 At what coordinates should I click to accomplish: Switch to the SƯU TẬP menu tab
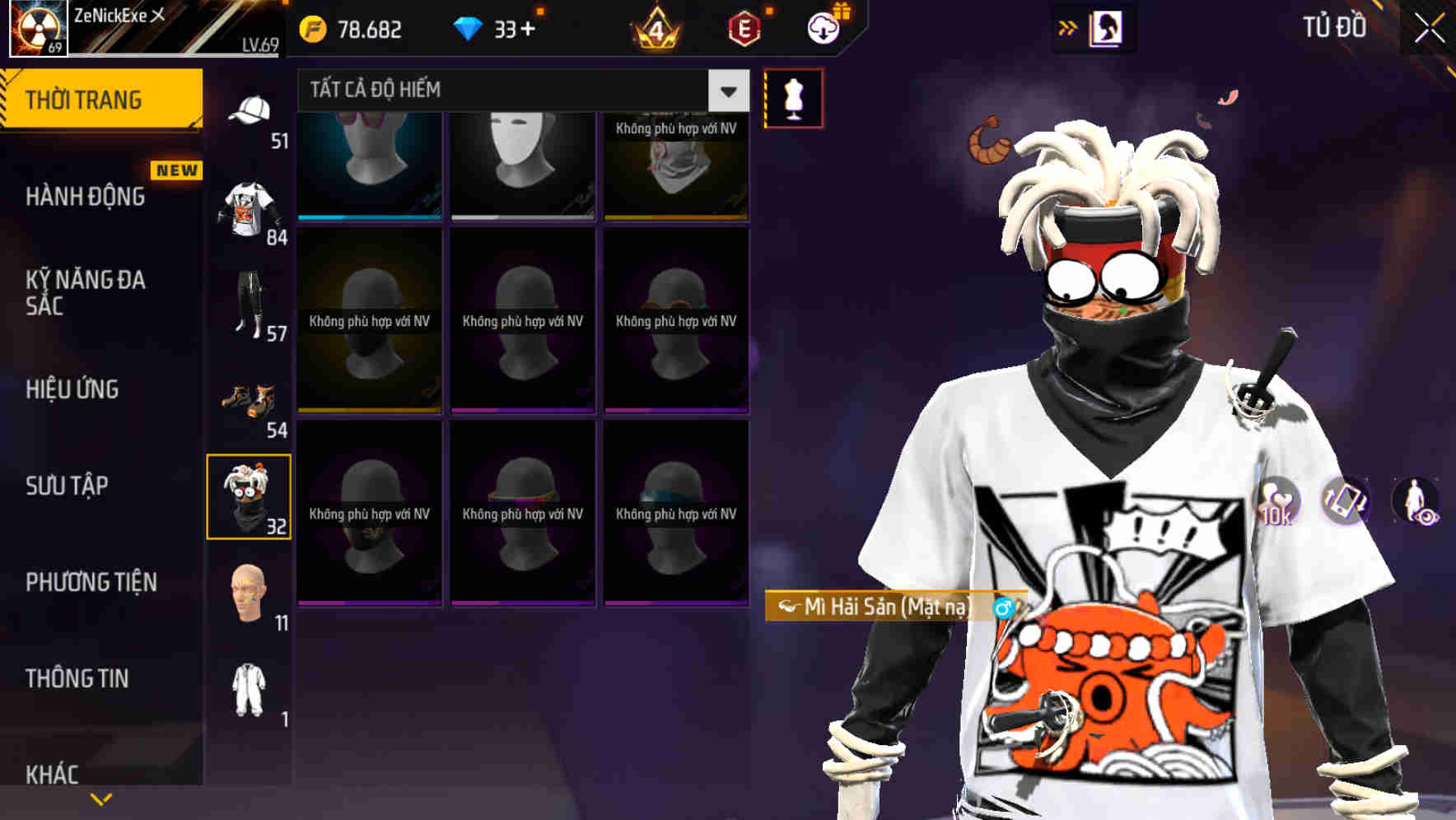(68, 486)
